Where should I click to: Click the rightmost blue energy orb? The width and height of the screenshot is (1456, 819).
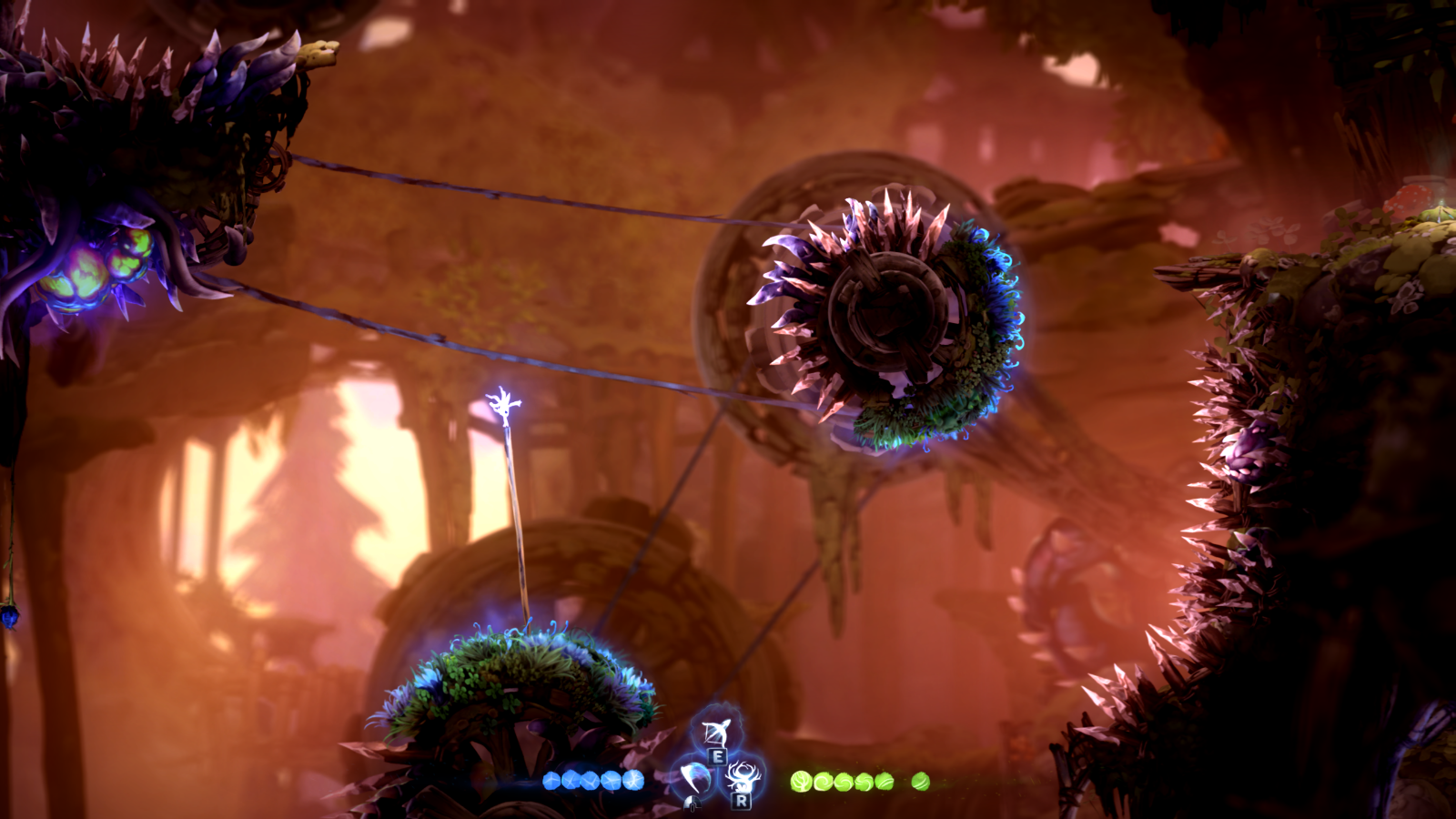(634, 781)
